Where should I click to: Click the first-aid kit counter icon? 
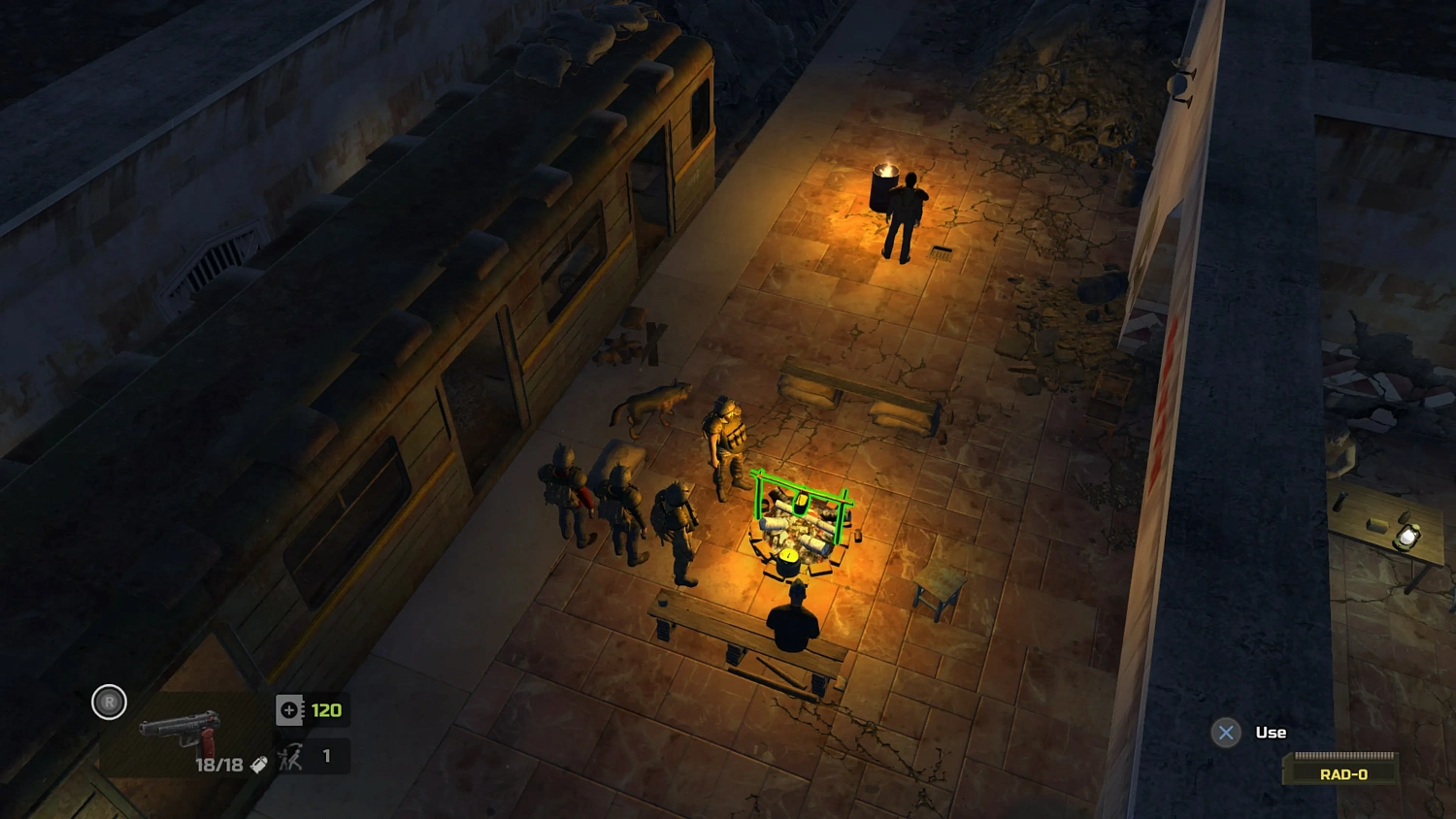pos(288,709)
